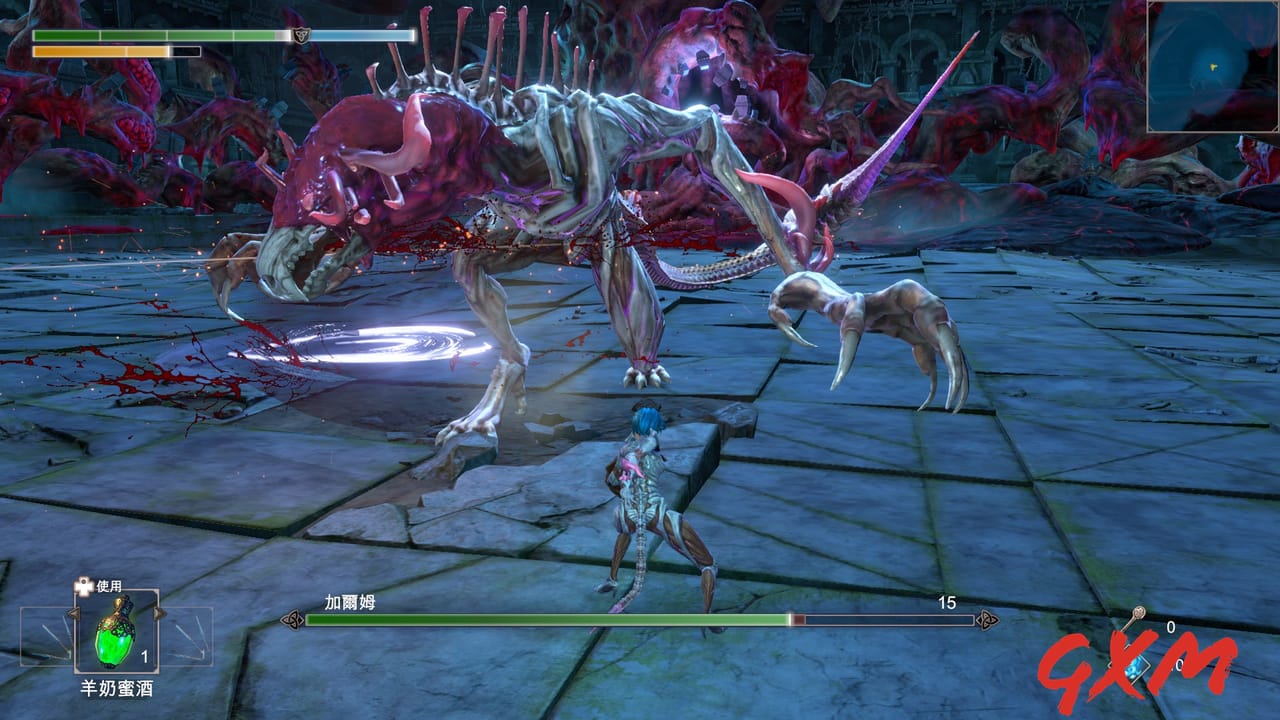Click the left arrow to cycle items

pyautogui.click(x=74, y=613)
